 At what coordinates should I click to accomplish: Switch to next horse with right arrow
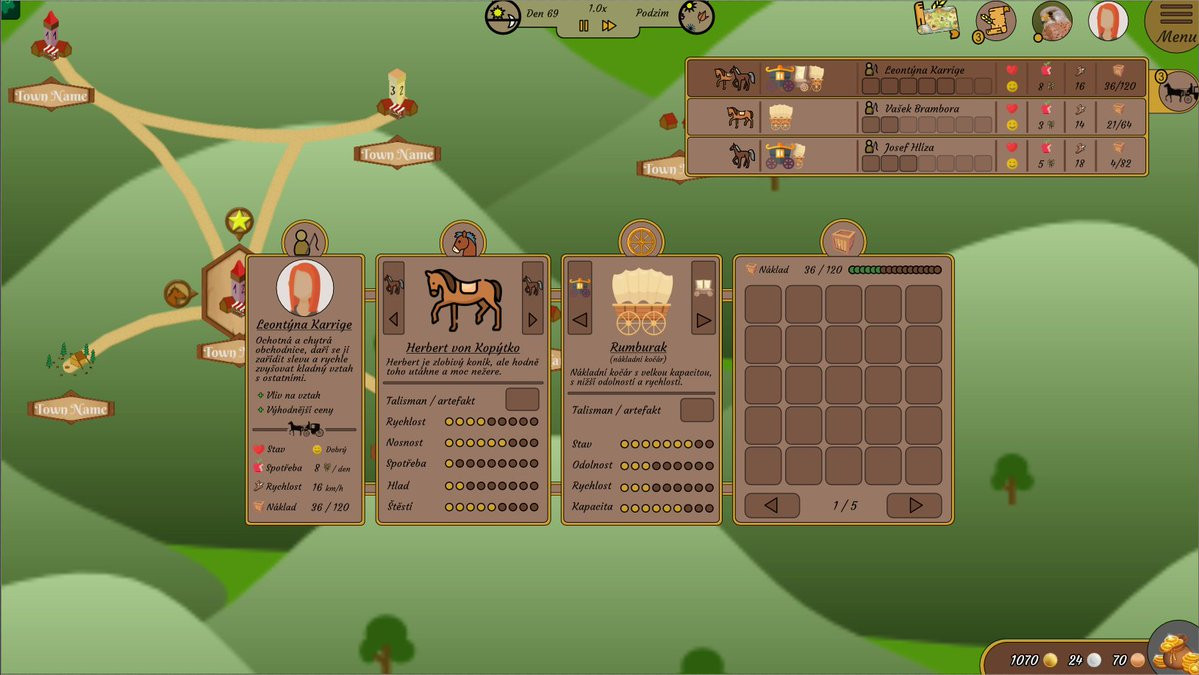coord(532,319)
